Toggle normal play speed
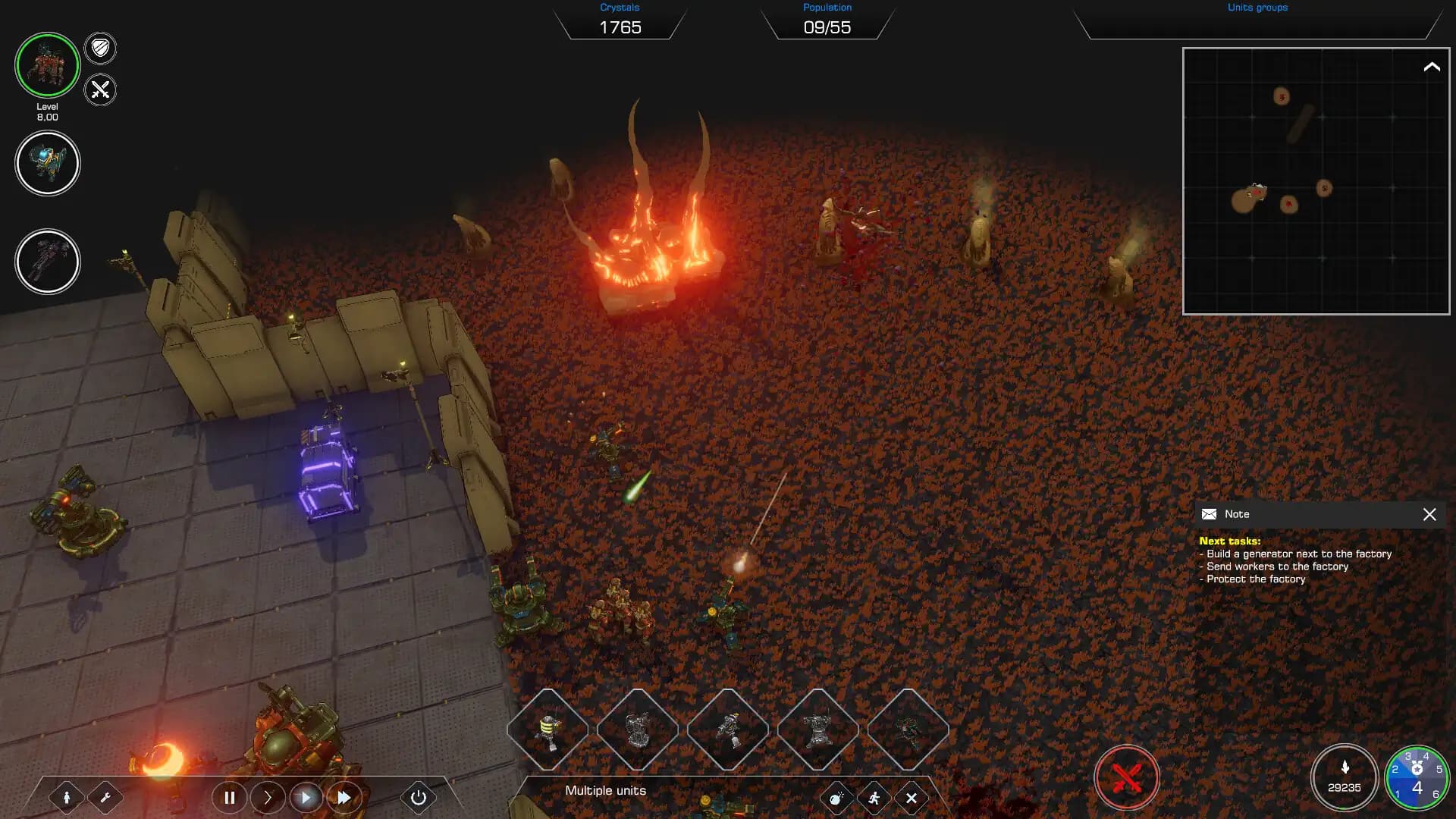This screenshot has width=1456, height=819. (x=306, y=798)
